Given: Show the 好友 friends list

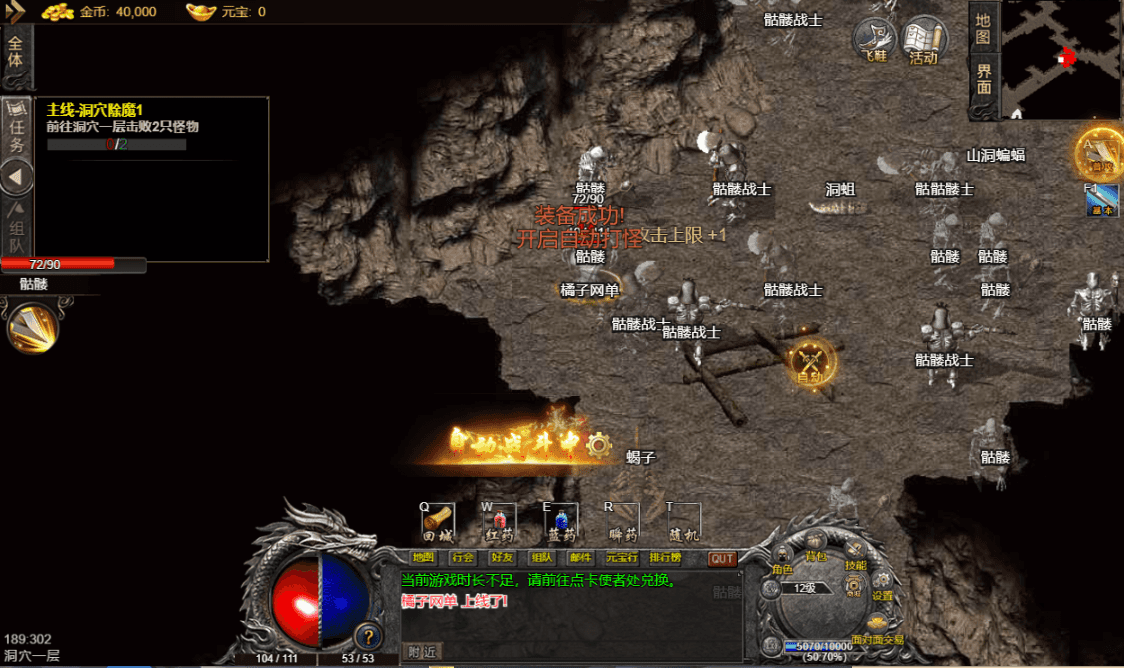Looking at the screenshot, I should pyautogui.click(x=502, y=558).
